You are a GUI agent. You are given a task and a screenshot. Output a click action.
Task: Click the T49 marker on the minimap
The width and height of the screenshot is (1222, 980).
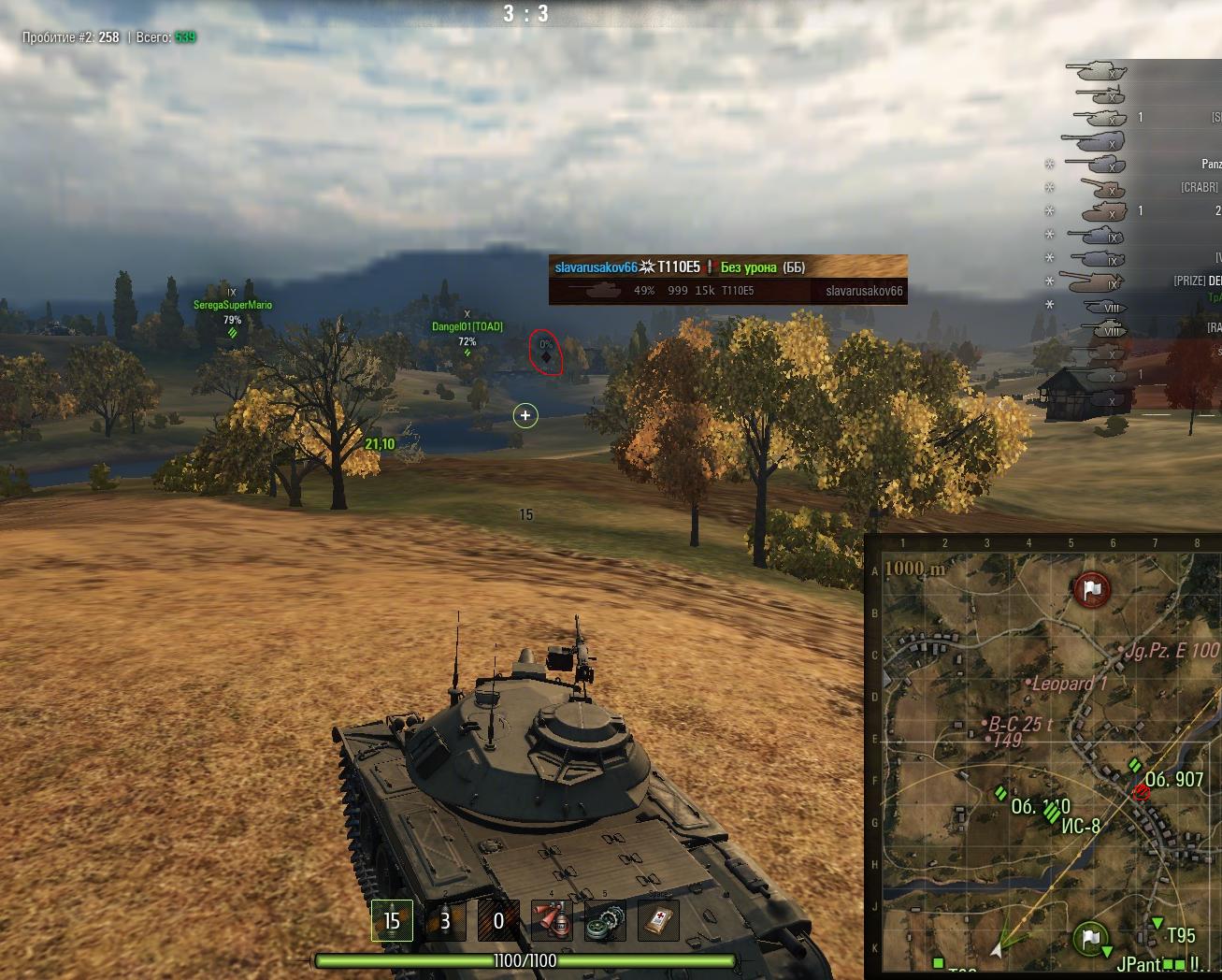(x=1006, y=741)
